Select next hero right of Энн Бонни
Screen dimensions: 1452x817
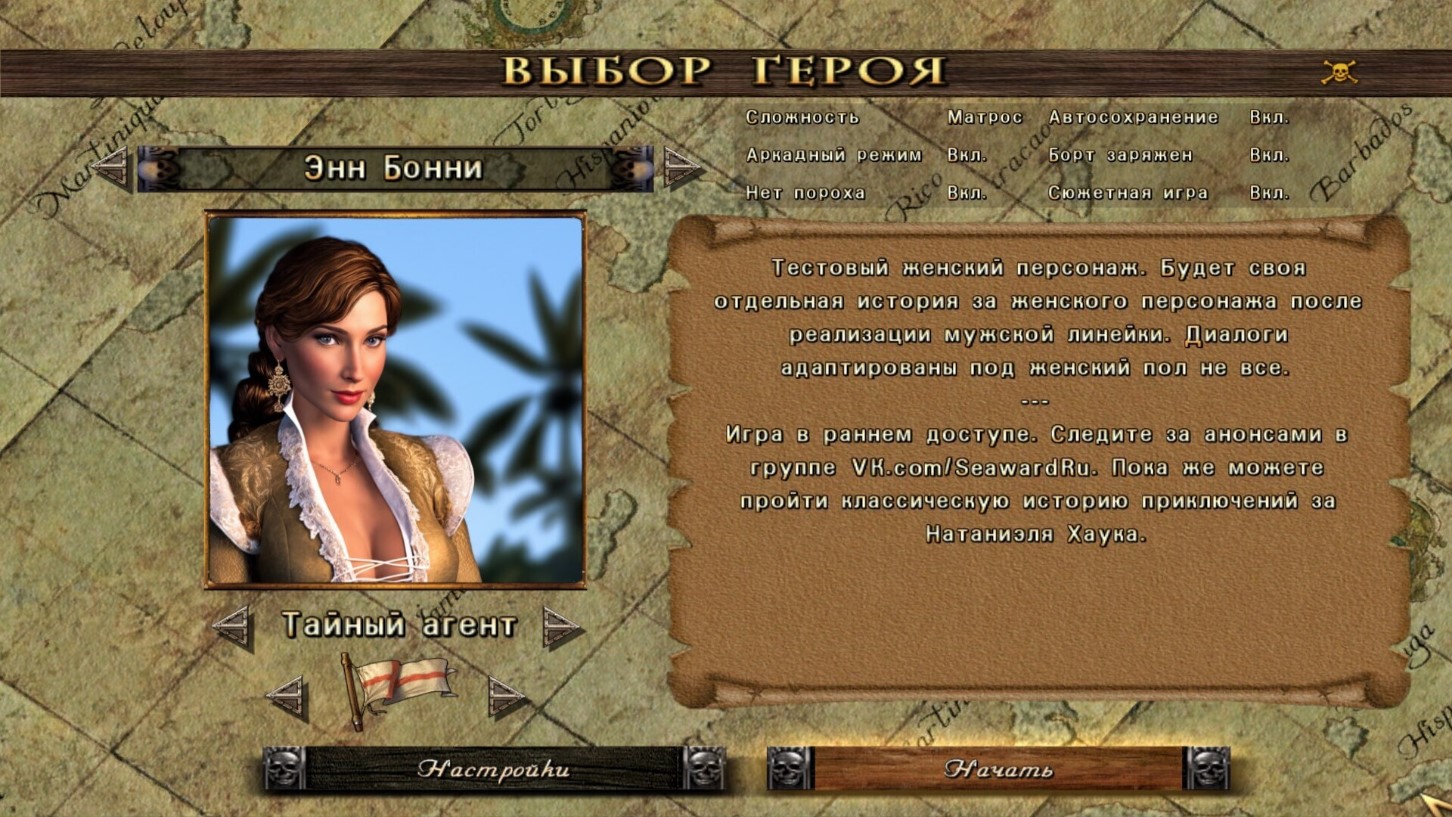click(683, 167)
